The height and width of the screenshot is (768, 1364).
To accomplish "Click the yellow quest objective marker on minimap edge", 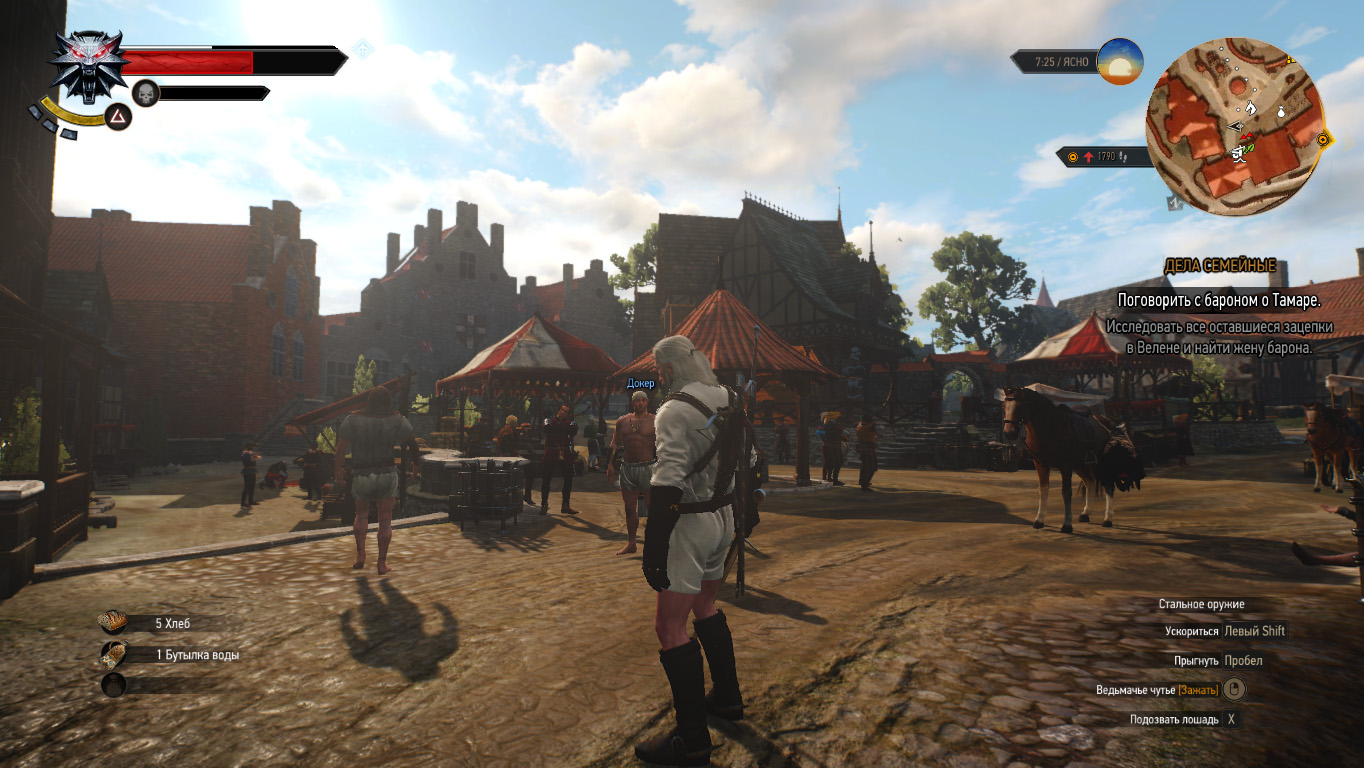I will click(1324, 140).
